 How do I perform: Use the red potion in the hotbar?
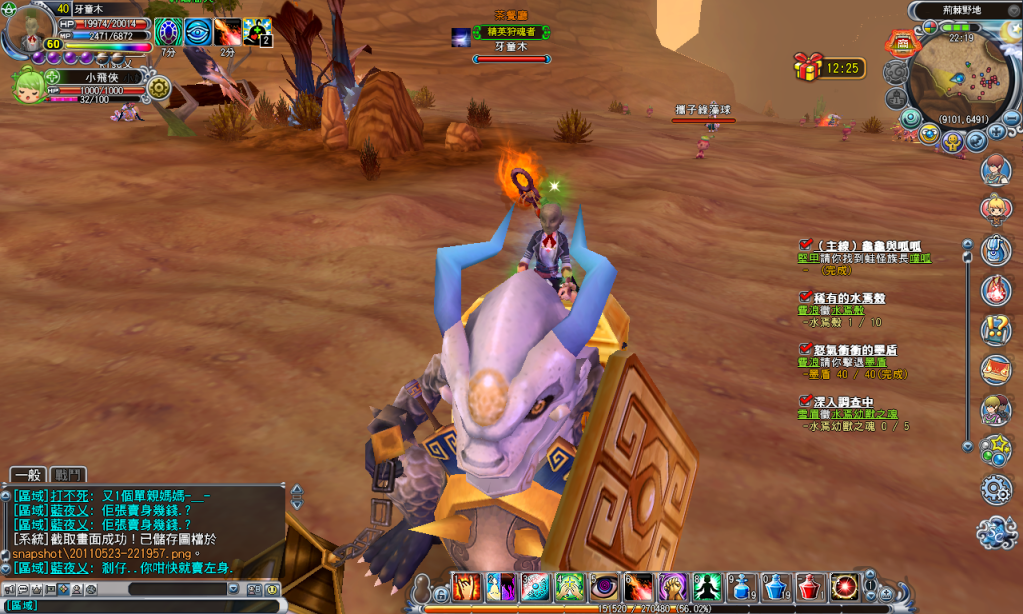pyautogui.click(x=809, y=587)
